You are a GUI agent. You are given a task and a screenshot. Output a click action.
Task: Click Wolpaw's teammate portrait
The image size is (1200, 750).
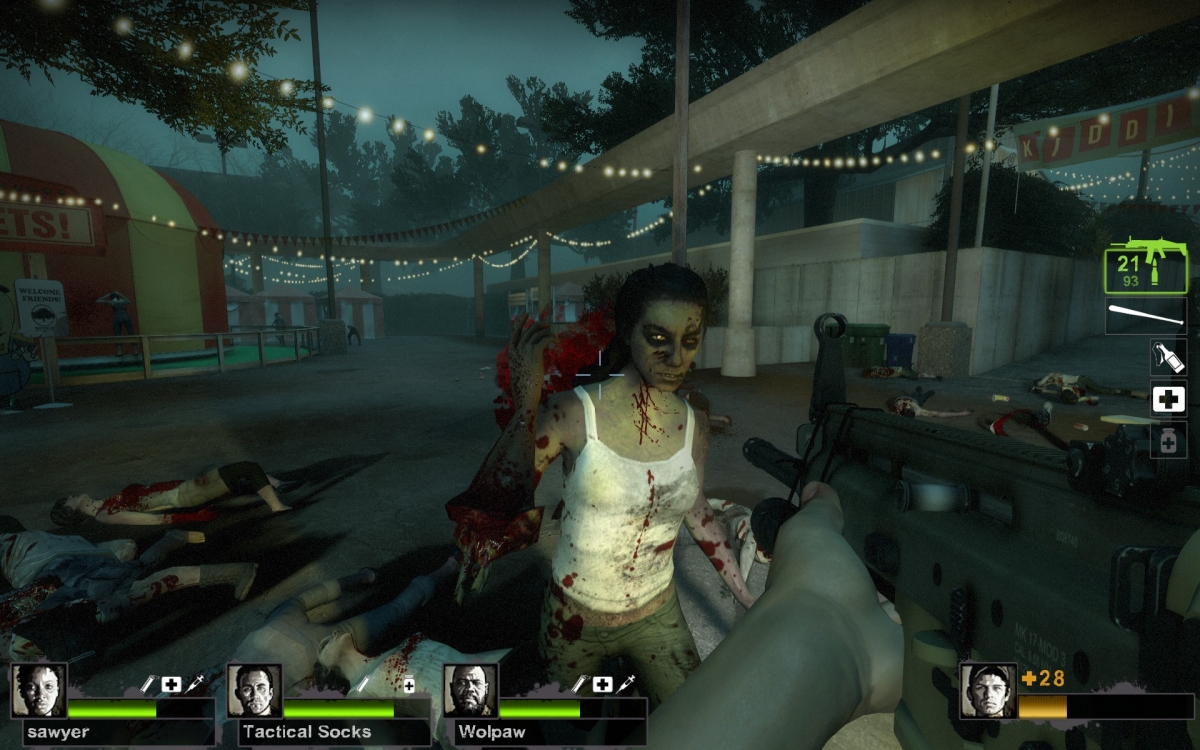(470, 690)
